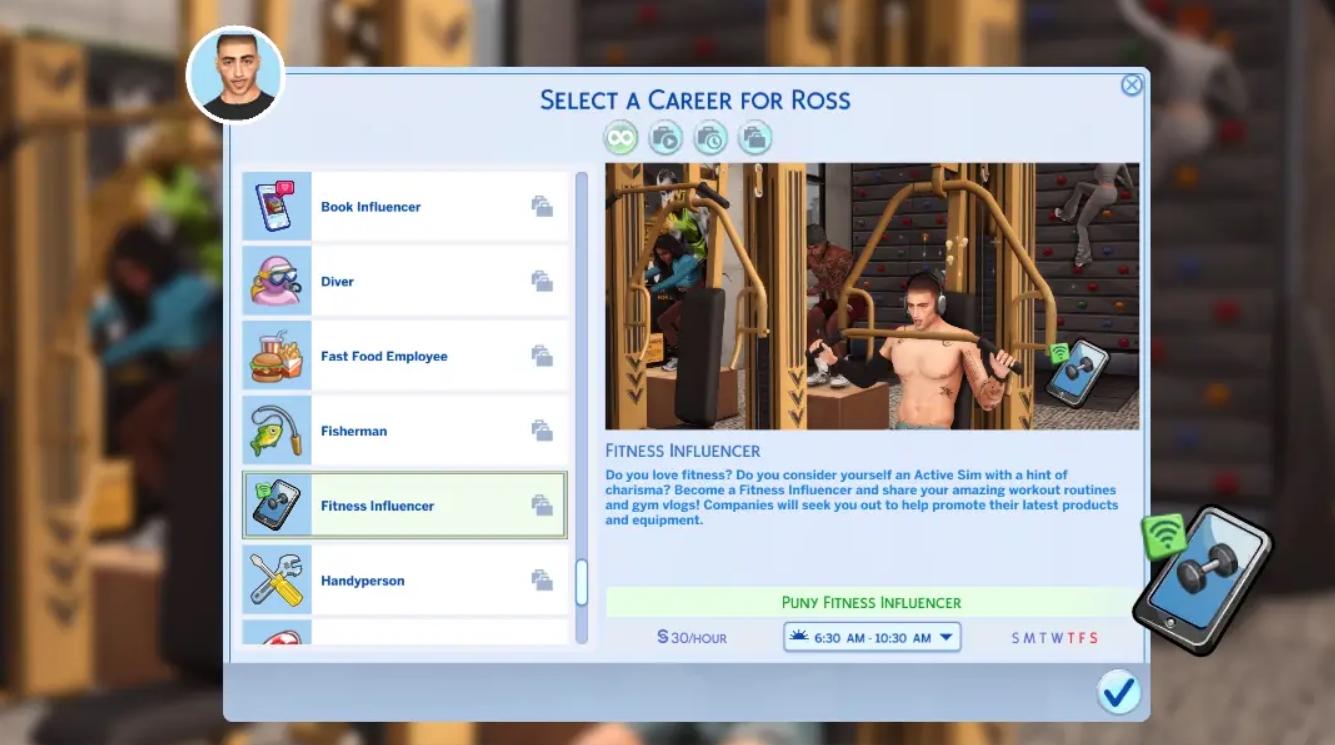Highlight the Fitness Influencer career
The image size is (1335, 745).
[404, 506]
